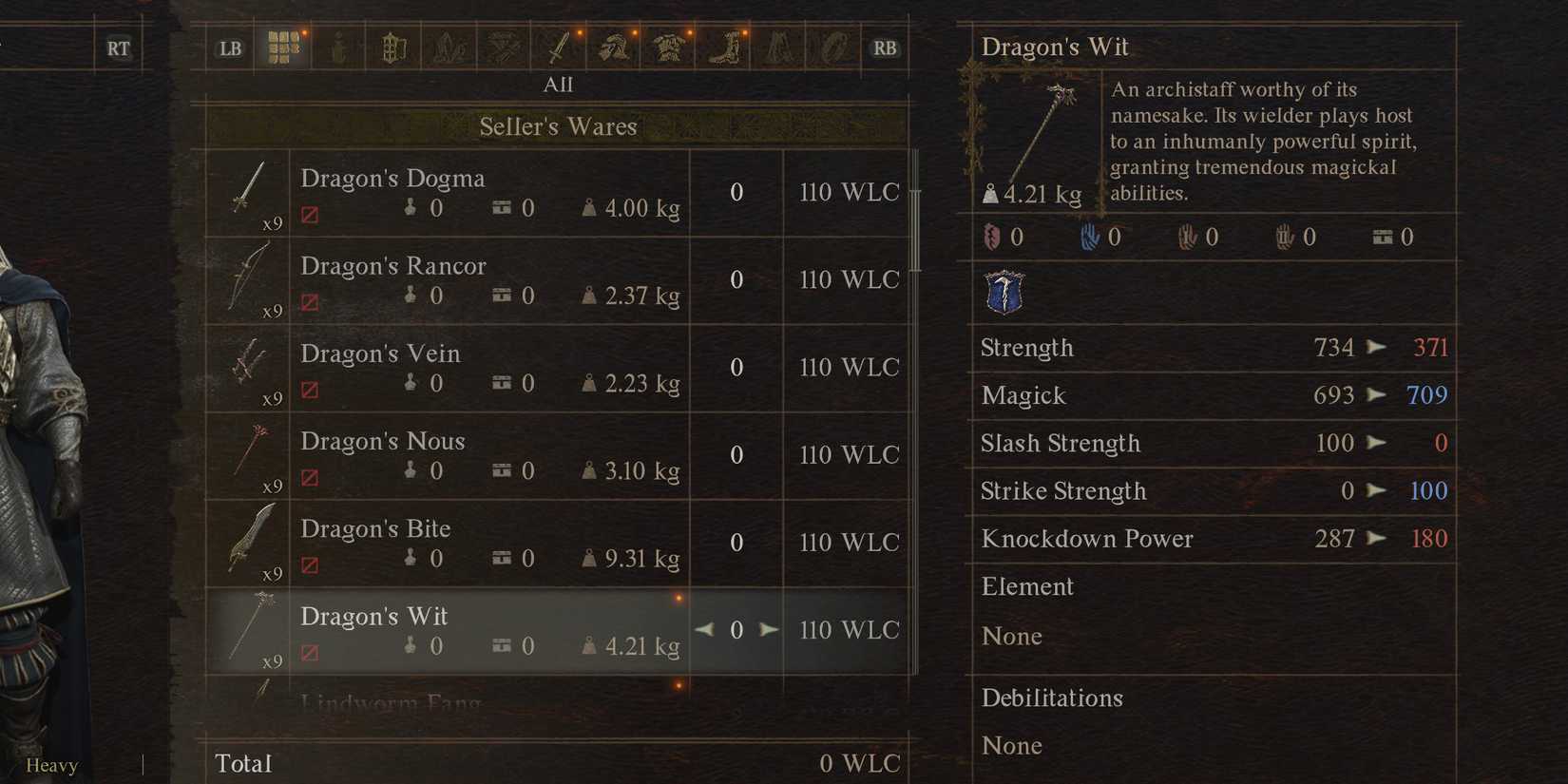Select the All items grid filter tab
The width and height of the screenshot is (1568, 784).
(x=283, y=46)
